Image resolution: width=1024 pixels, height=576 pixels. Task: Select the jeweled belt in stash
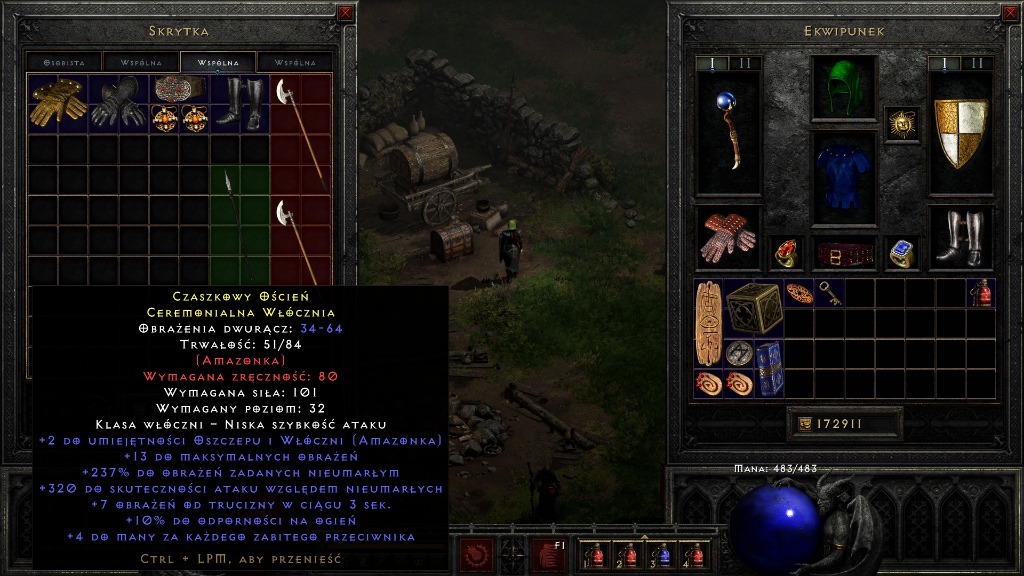tap(179, 88)
